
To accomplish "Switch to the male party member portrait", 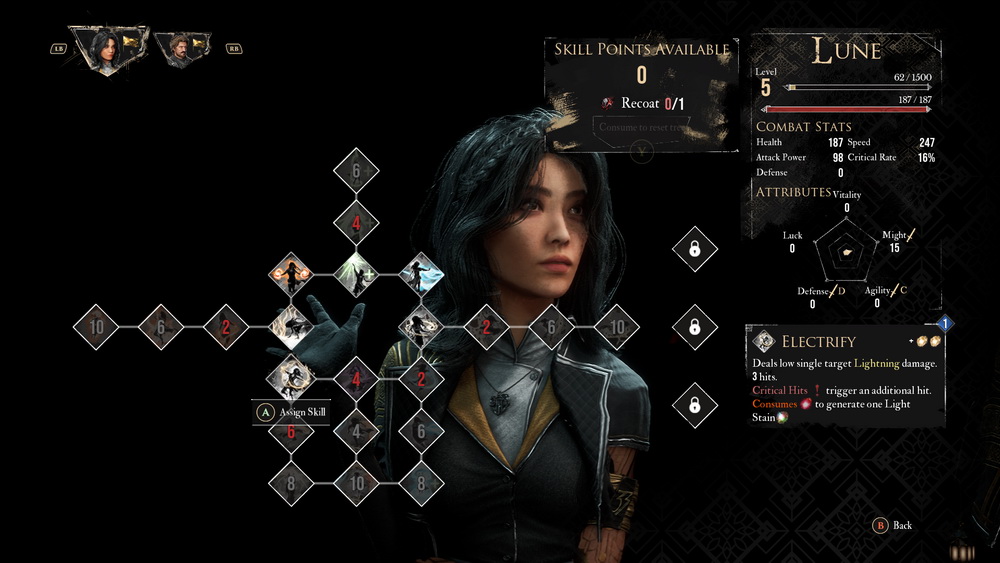I will [181, 47].
